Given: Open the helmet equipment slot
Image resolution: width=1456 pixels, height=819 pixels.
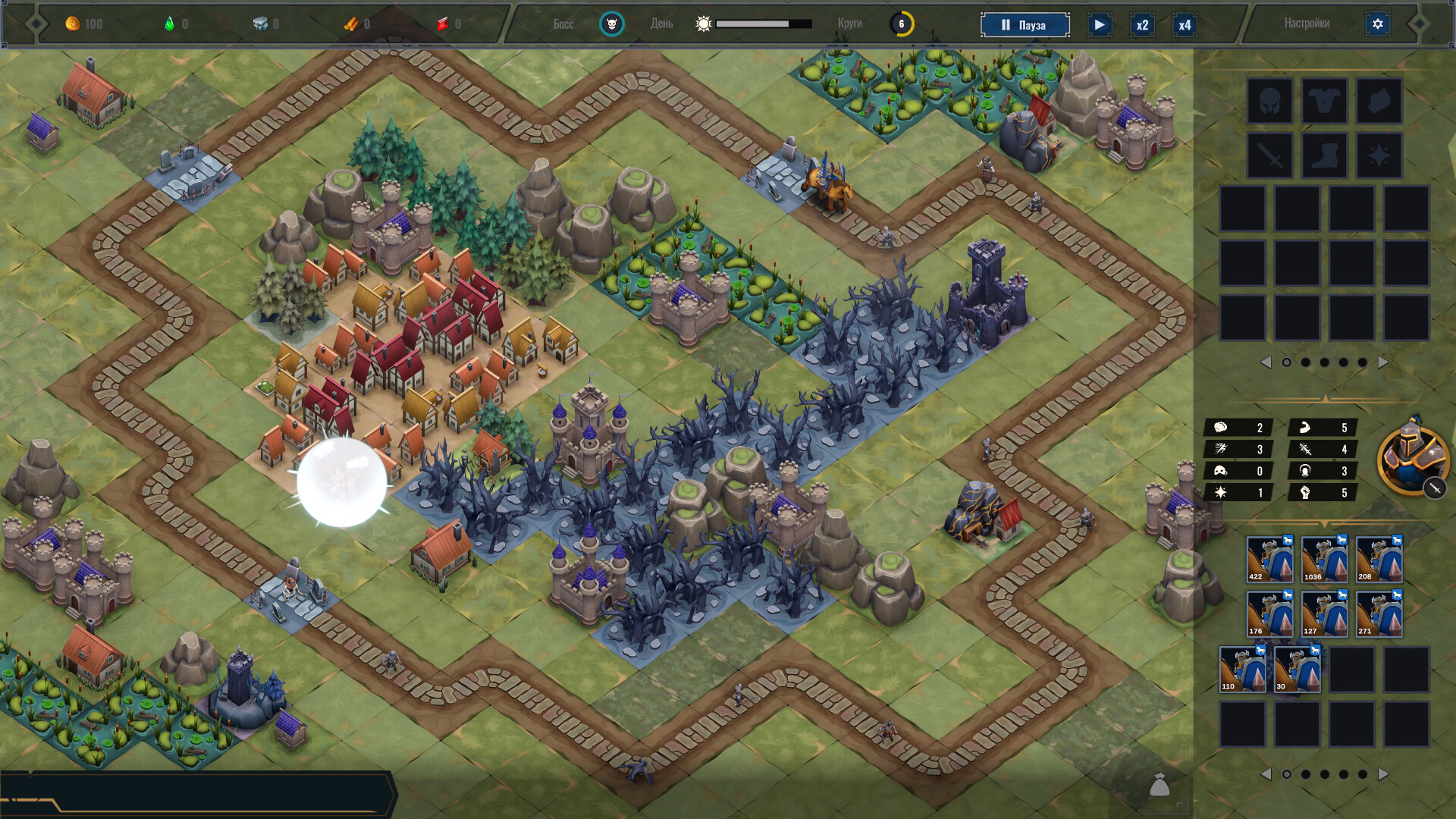Looking at the screenshot, I should 1269,101.
